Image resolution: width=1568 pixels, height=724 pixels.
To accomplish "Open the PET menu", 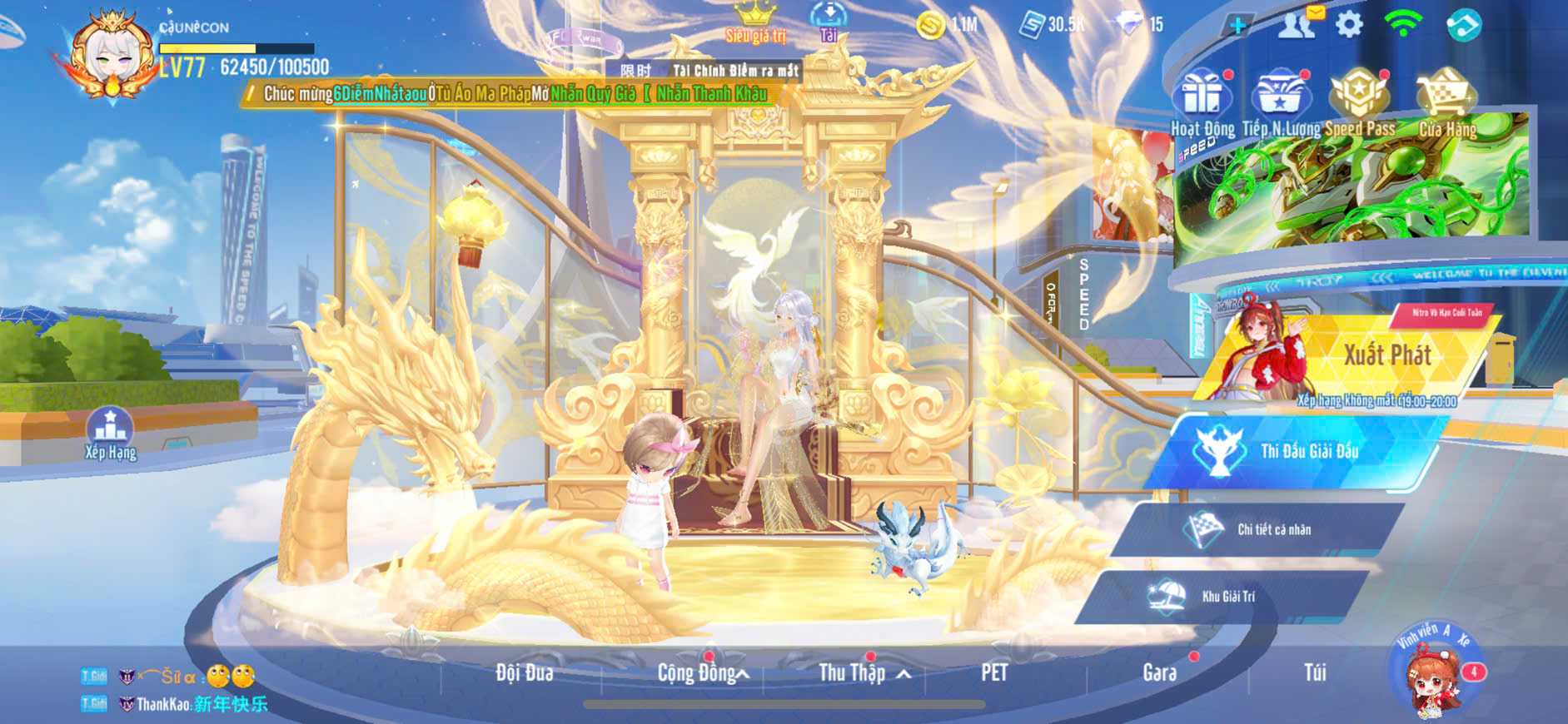I will (994, 672).
